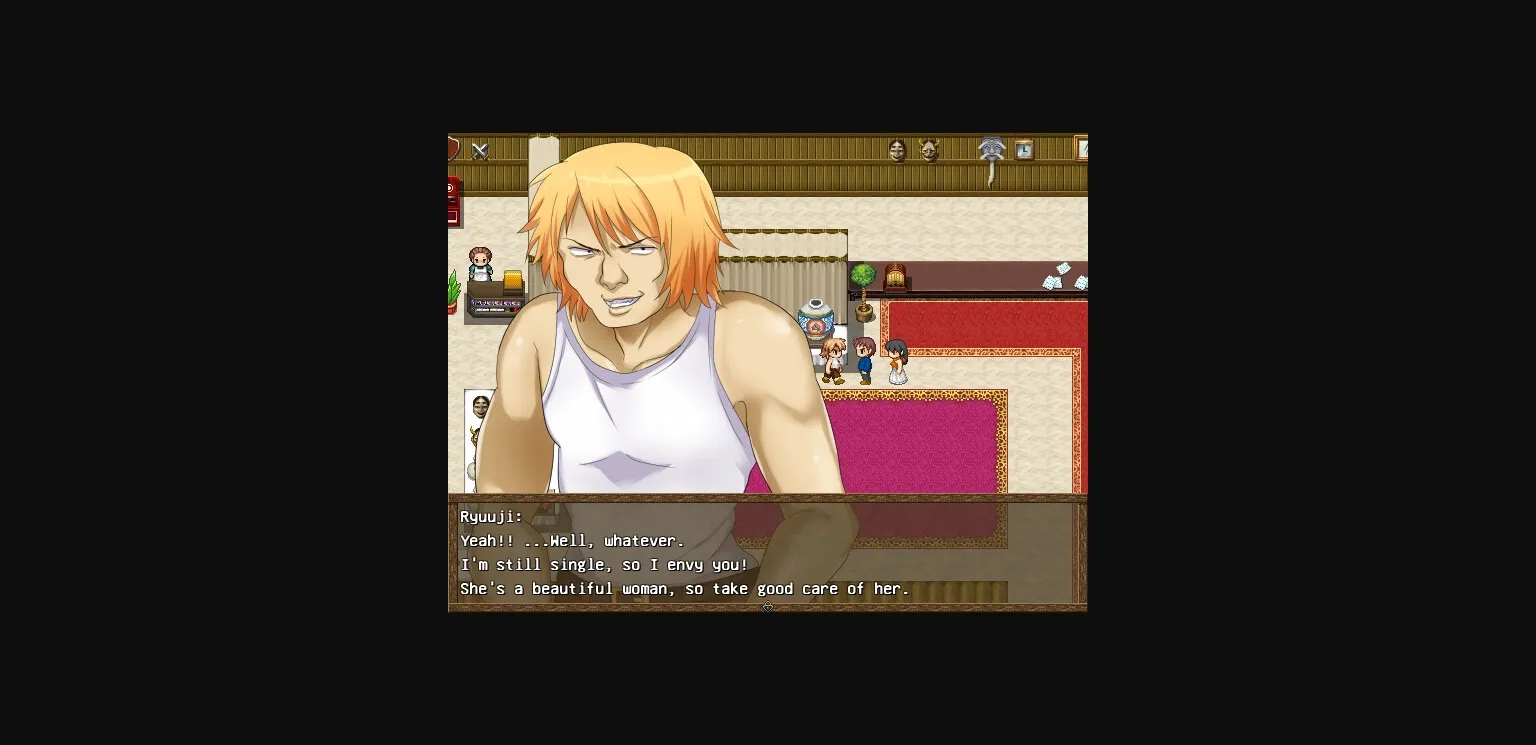Click the crossed swords wall decoration
The height and width of the screenshot is (745, 1536).
(x=480, y=149)
